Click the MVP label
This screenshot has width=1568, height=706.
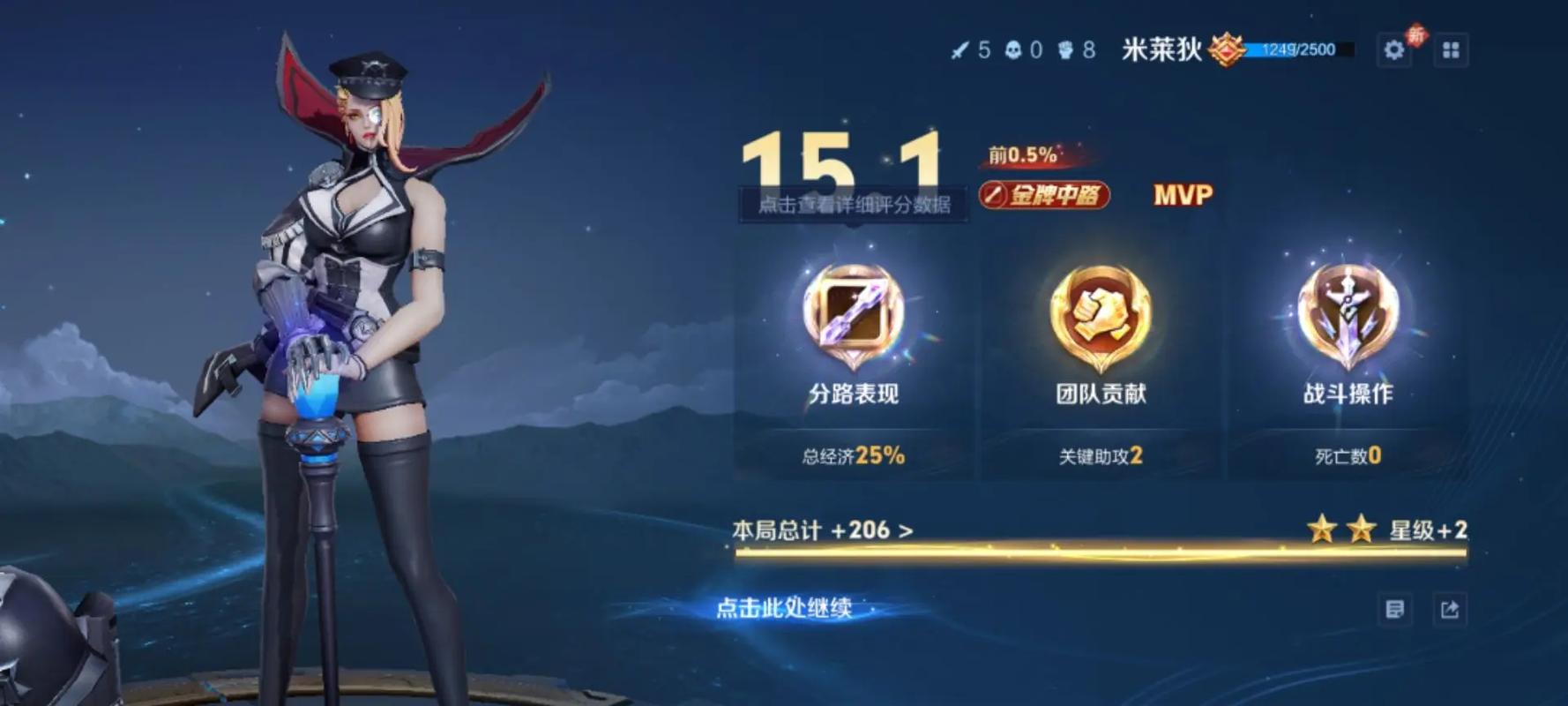pyautogui.click(x=1183, y=196)
